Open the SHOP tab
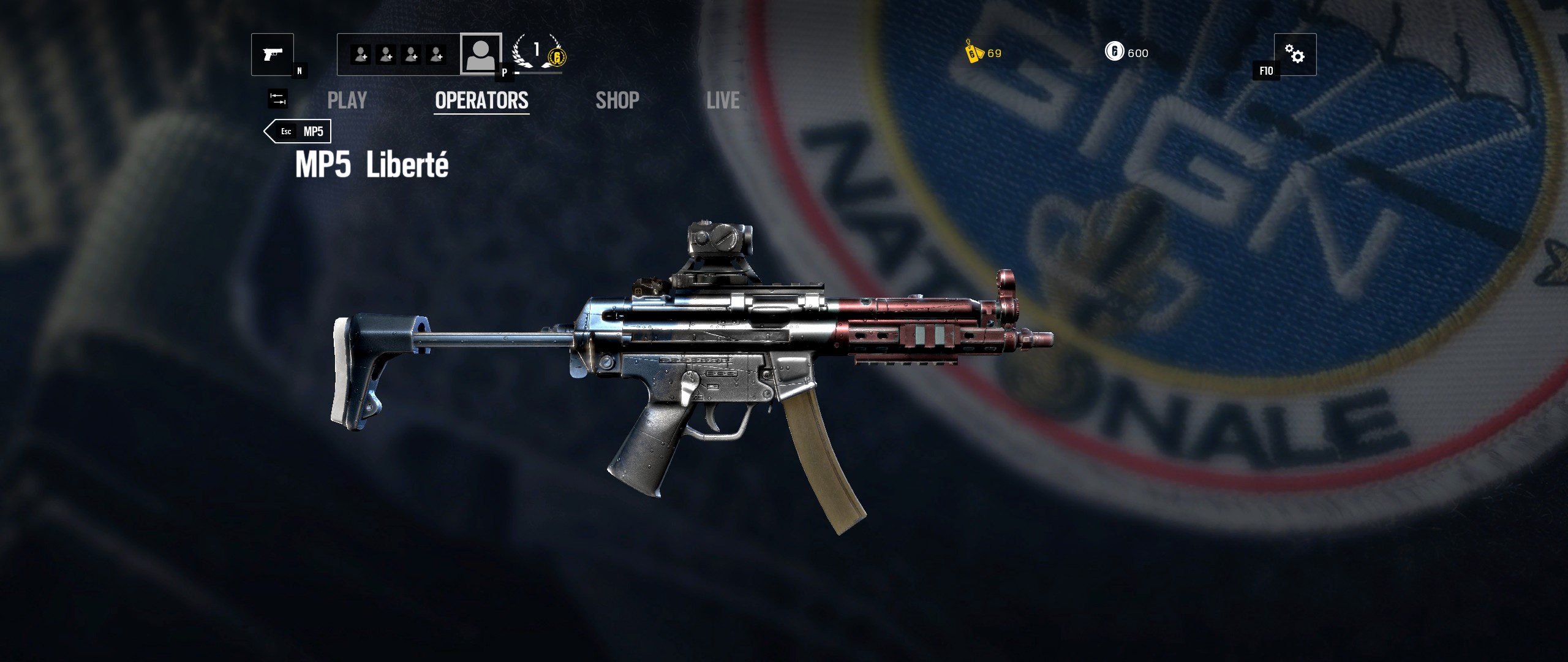This screenshot has width=1568, height=662. tap(617, 100)
